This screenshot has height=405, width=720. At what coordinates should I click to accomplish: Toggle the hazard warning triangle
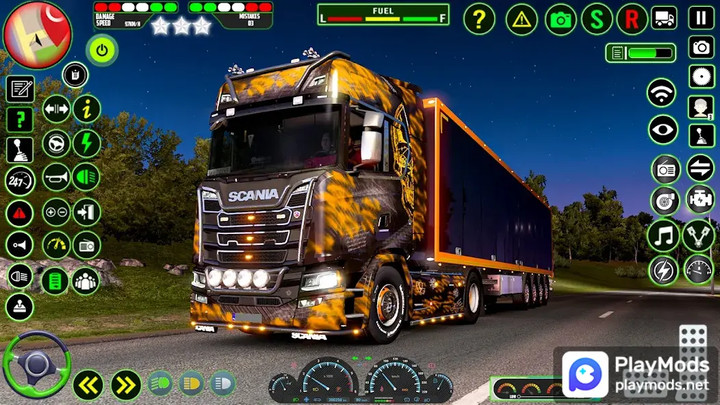(521, 18)
